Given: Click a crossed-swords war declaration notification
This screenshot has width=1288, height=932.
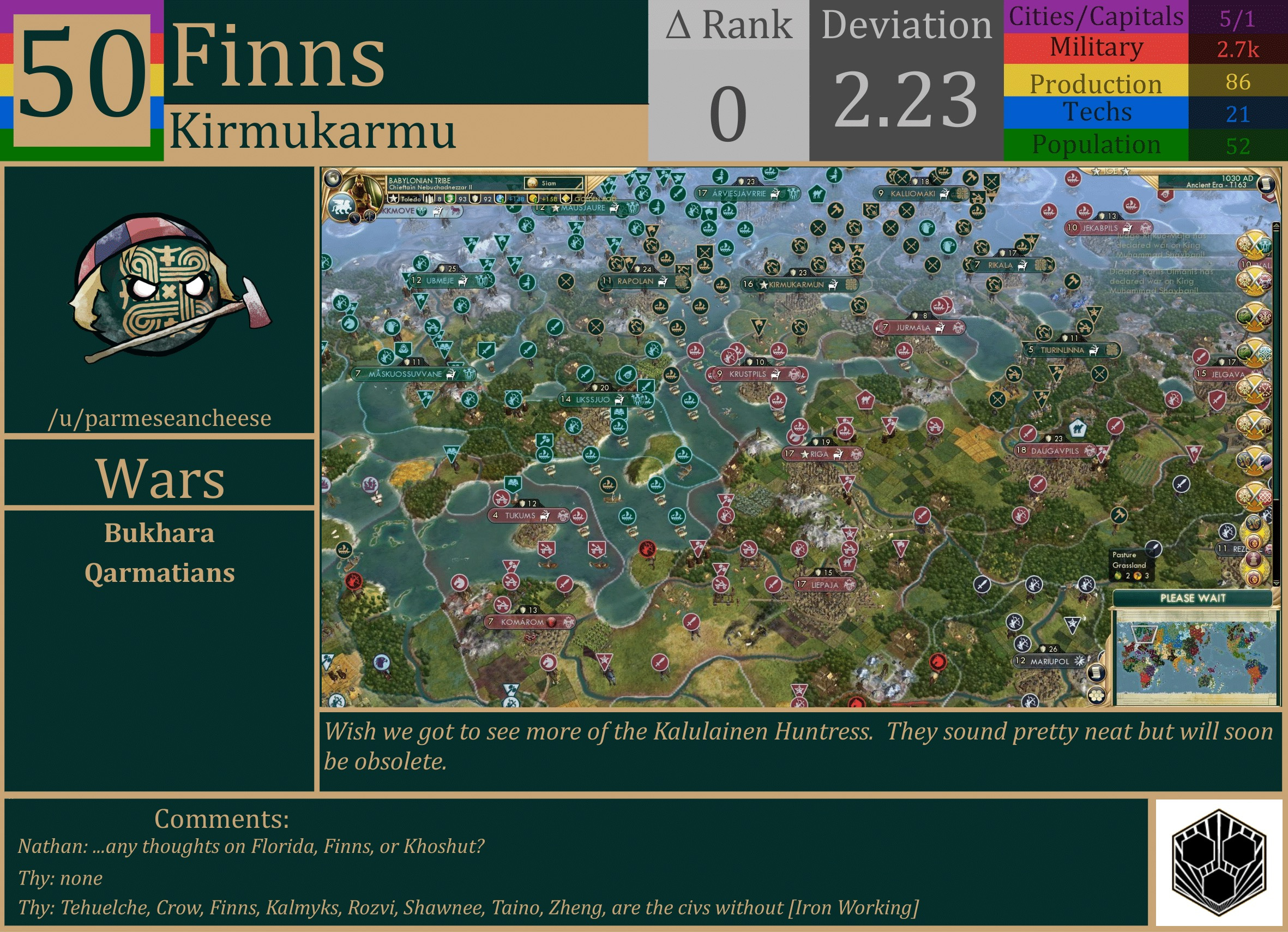Looking at the screenshot, I should 1253,246.
